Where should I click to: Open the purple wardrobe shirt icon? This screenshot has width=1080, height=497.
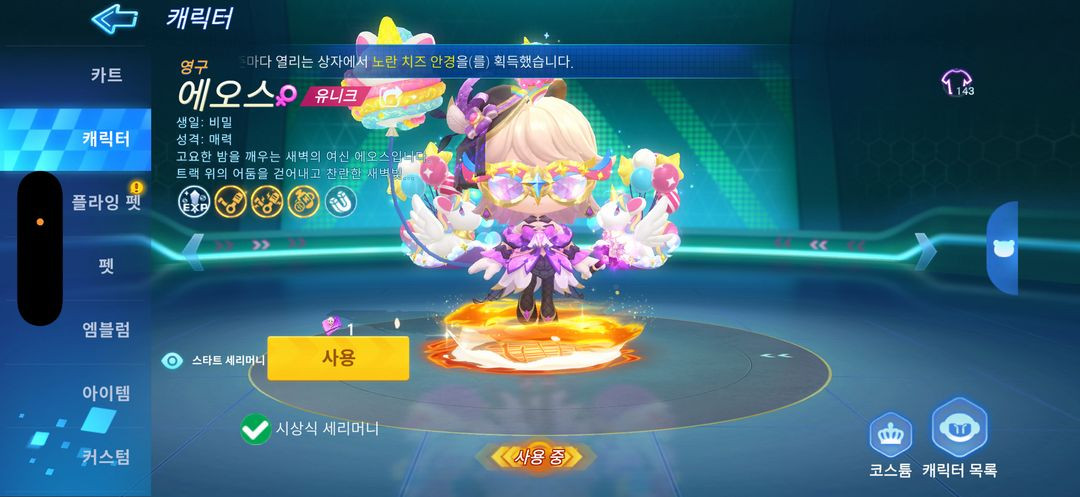(957, 82)
